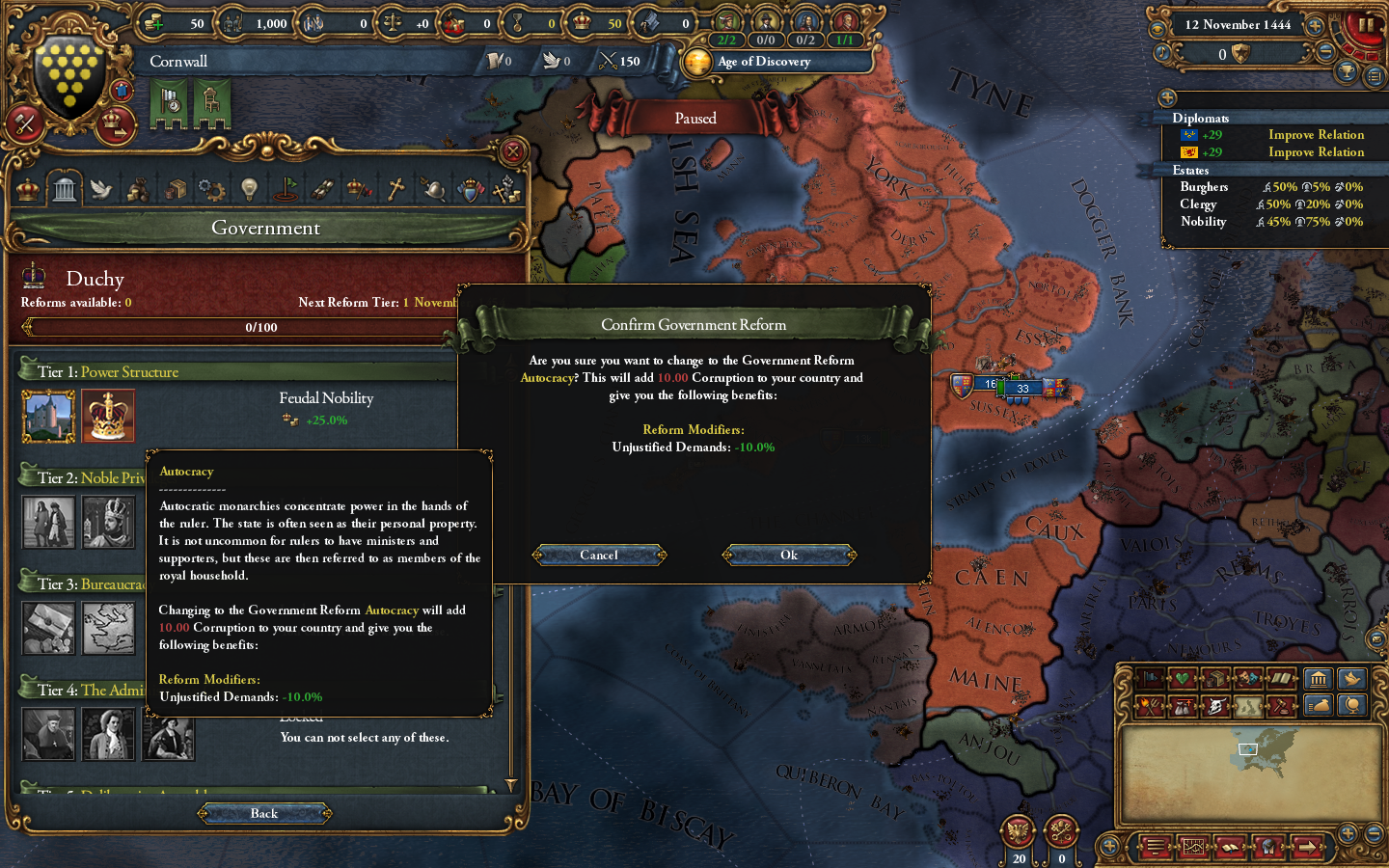The width and height of the screenshot is (1389, 868).
Task: Open the Missions tab via the flag icon
Action: point(285,188)
